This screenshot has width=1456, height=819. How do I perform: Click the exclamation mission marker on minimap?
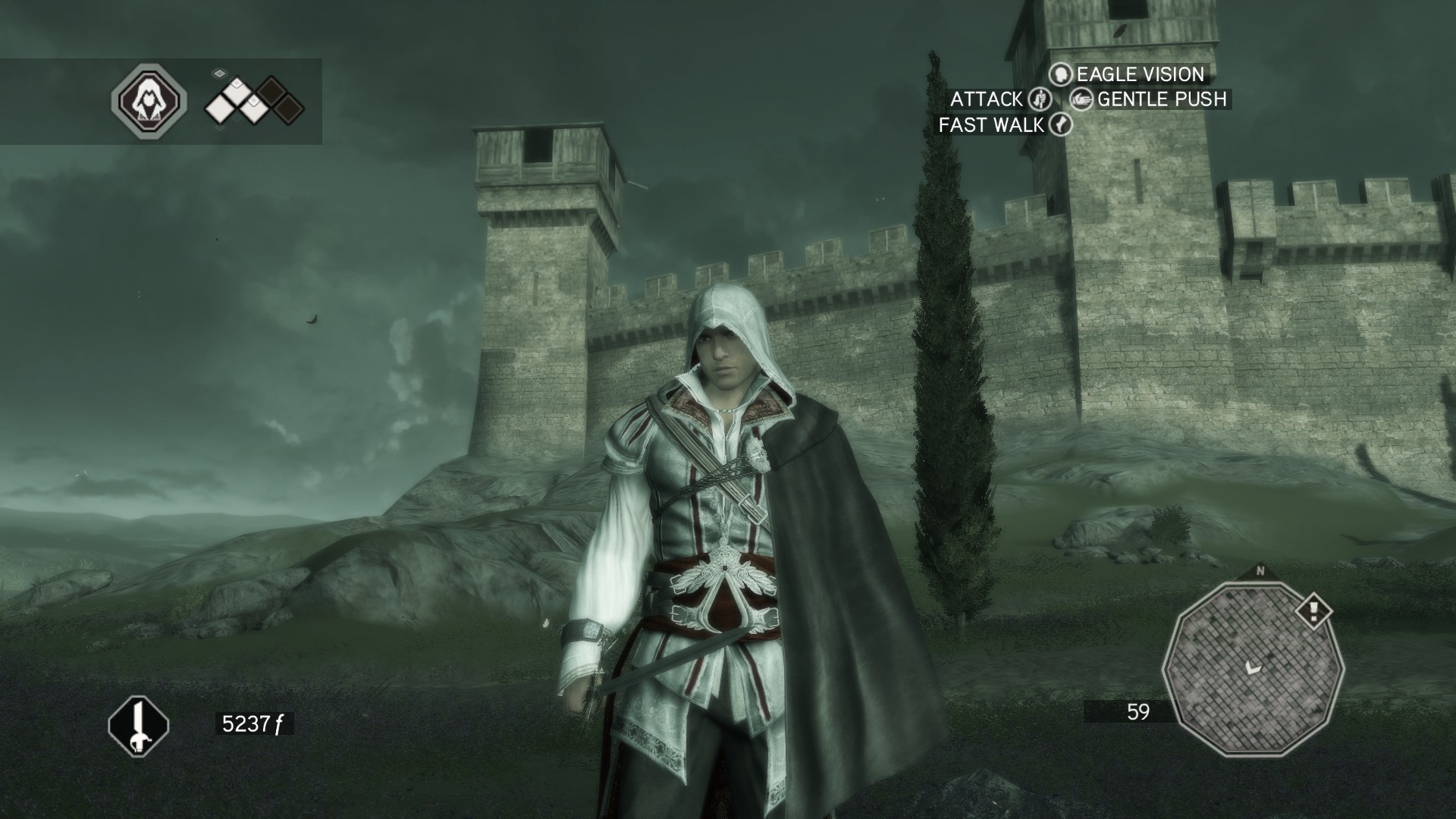click(x=1313, y=611)
